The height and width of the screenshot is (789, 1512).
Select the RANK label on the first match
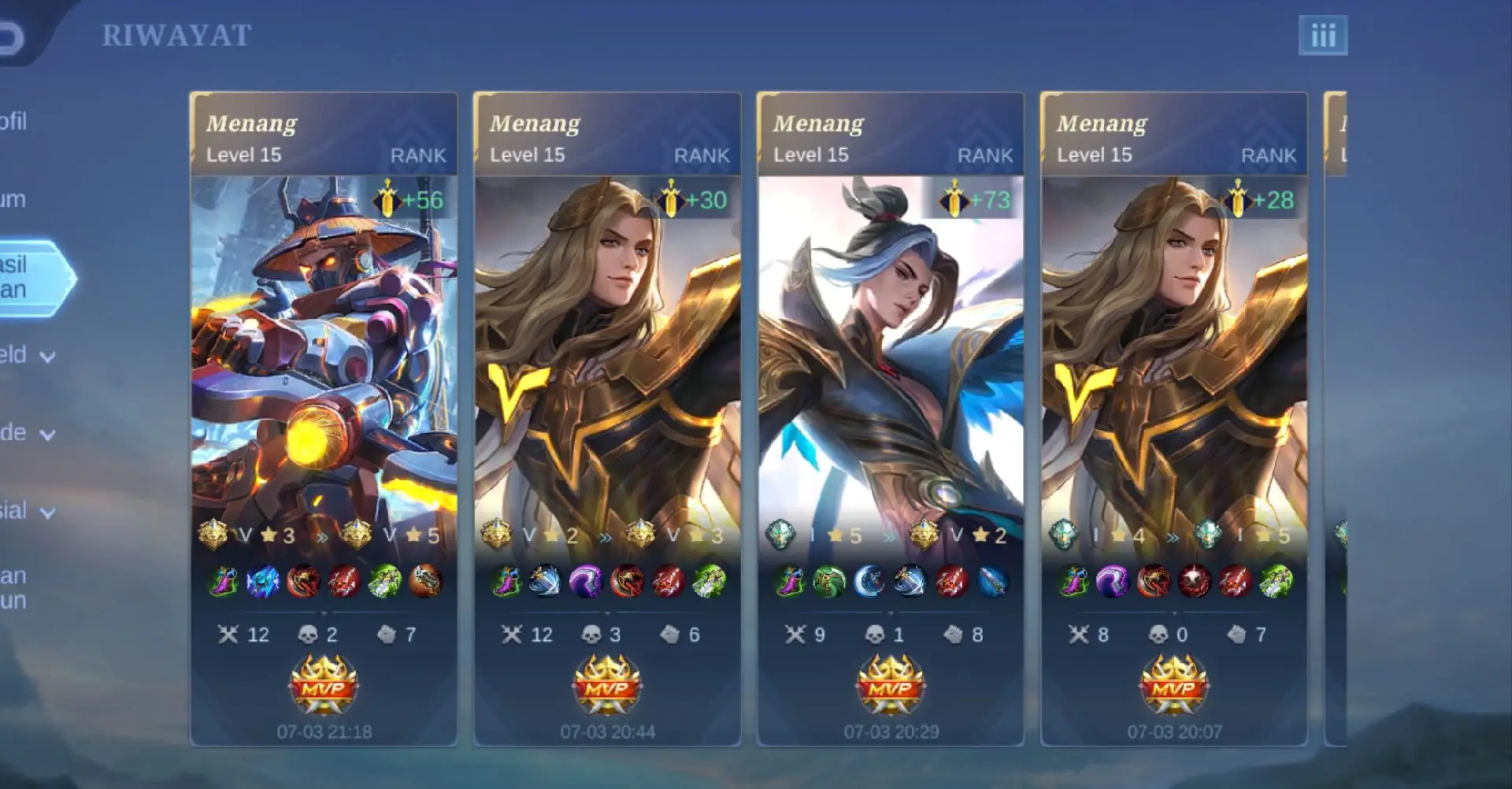(x=418, y=155)
